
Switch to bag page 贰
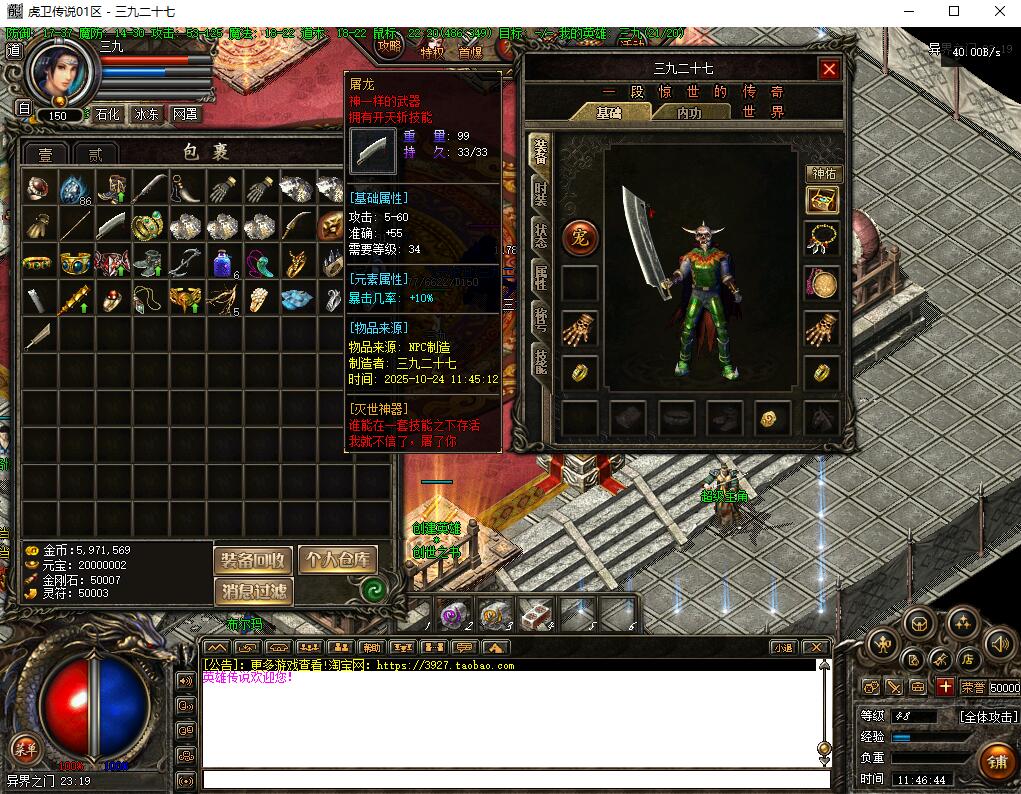[x=95, y=154]
